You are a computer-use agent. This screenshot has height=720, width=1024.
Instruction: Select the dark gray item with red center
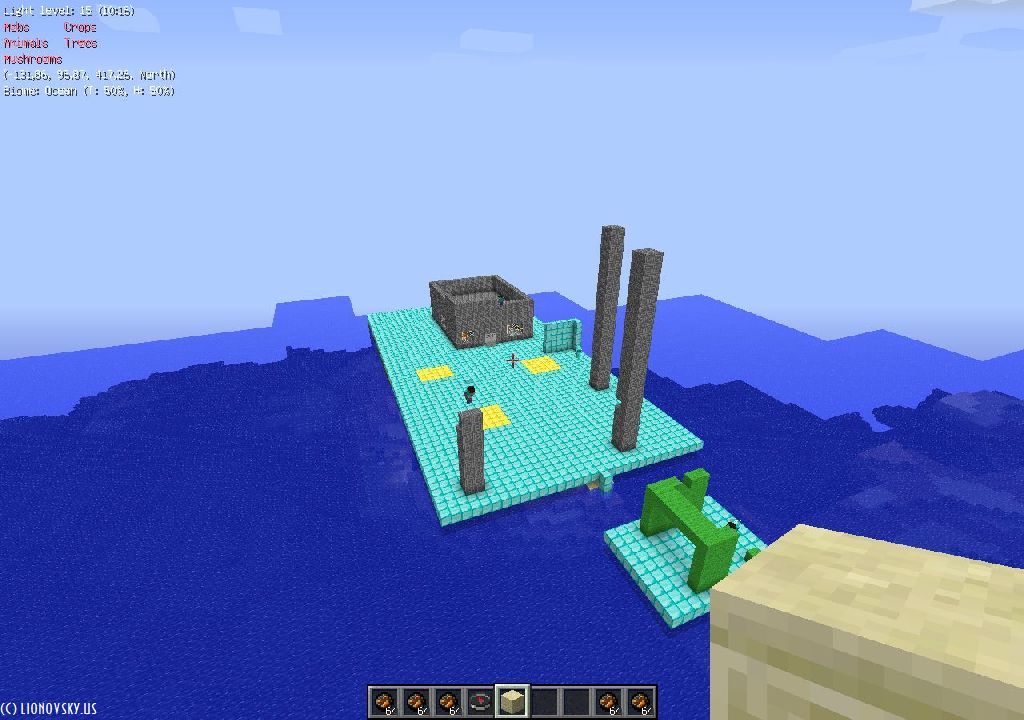pos(480,702)
